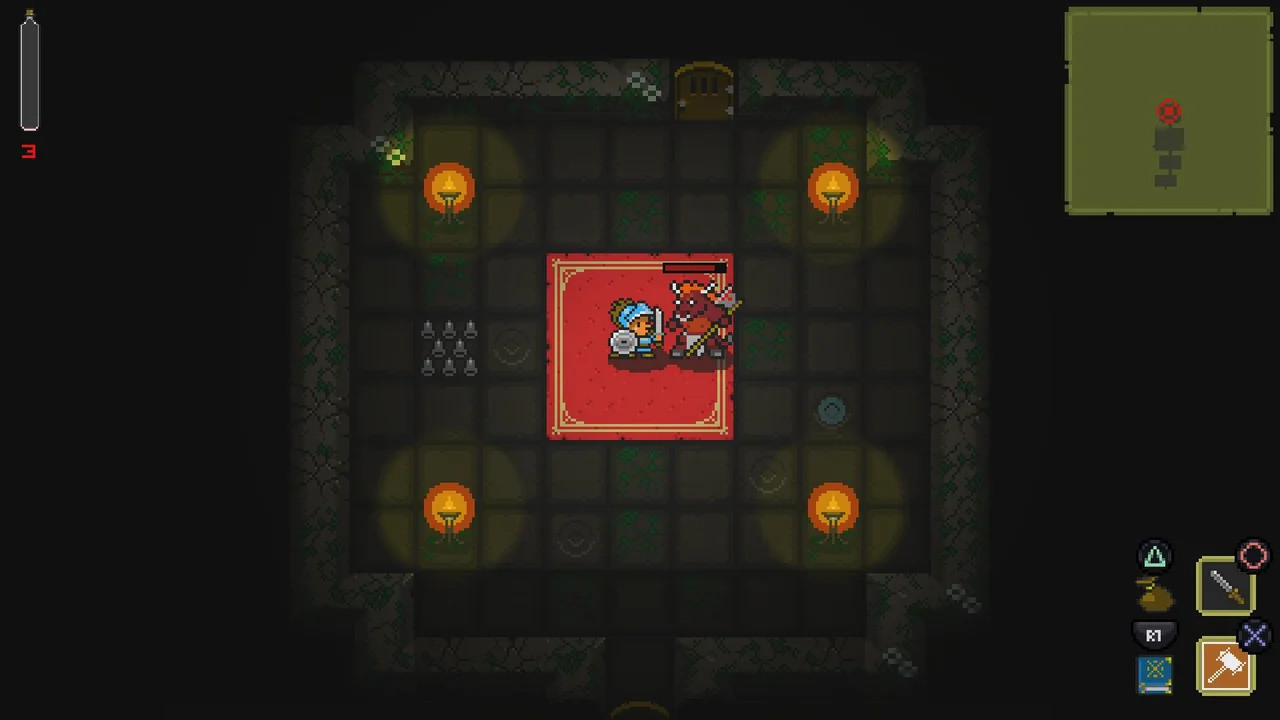Pick up the blue gem on the floor
The height and width of the screenshot is (720, 1280).
832,410
